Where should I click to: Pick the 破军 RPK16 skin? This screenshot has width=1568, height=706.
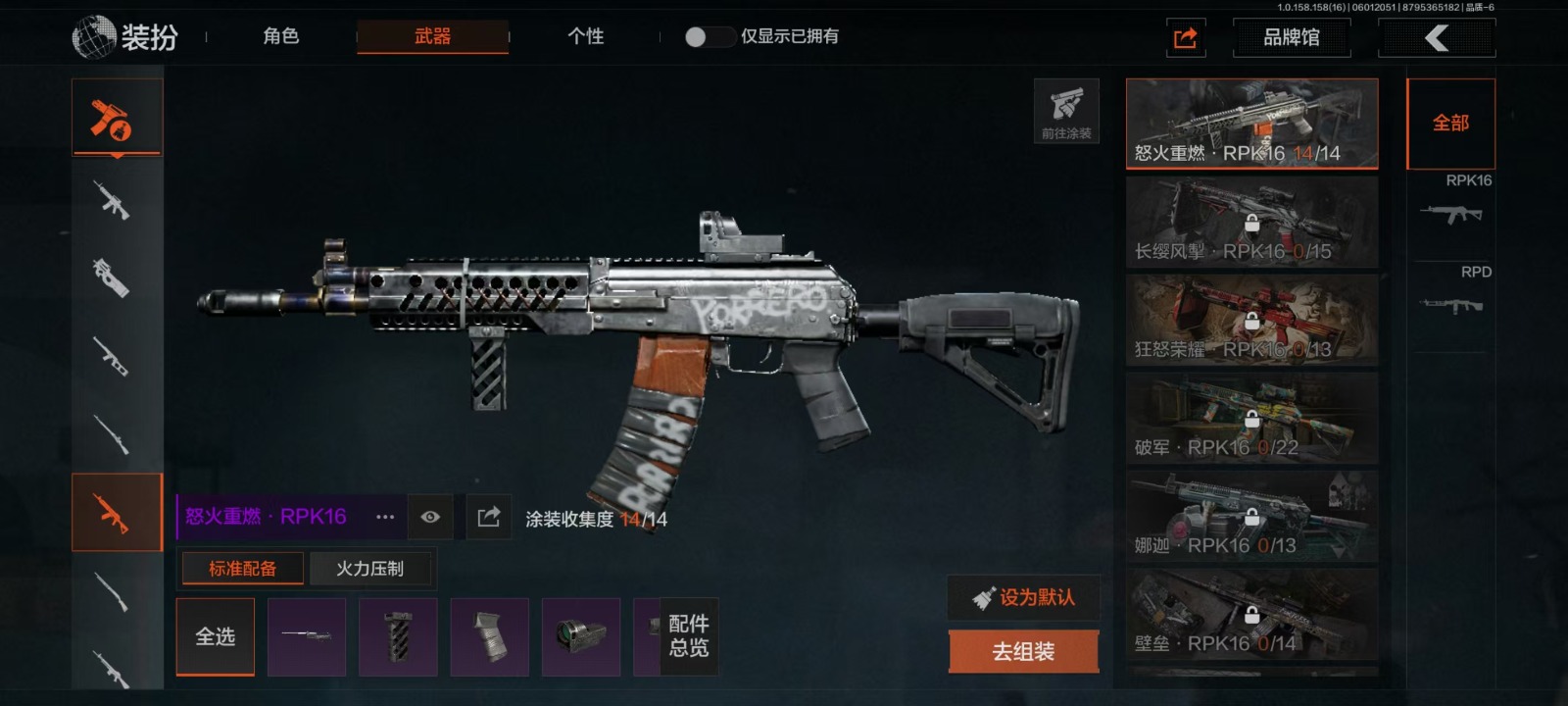point(1251,419)
